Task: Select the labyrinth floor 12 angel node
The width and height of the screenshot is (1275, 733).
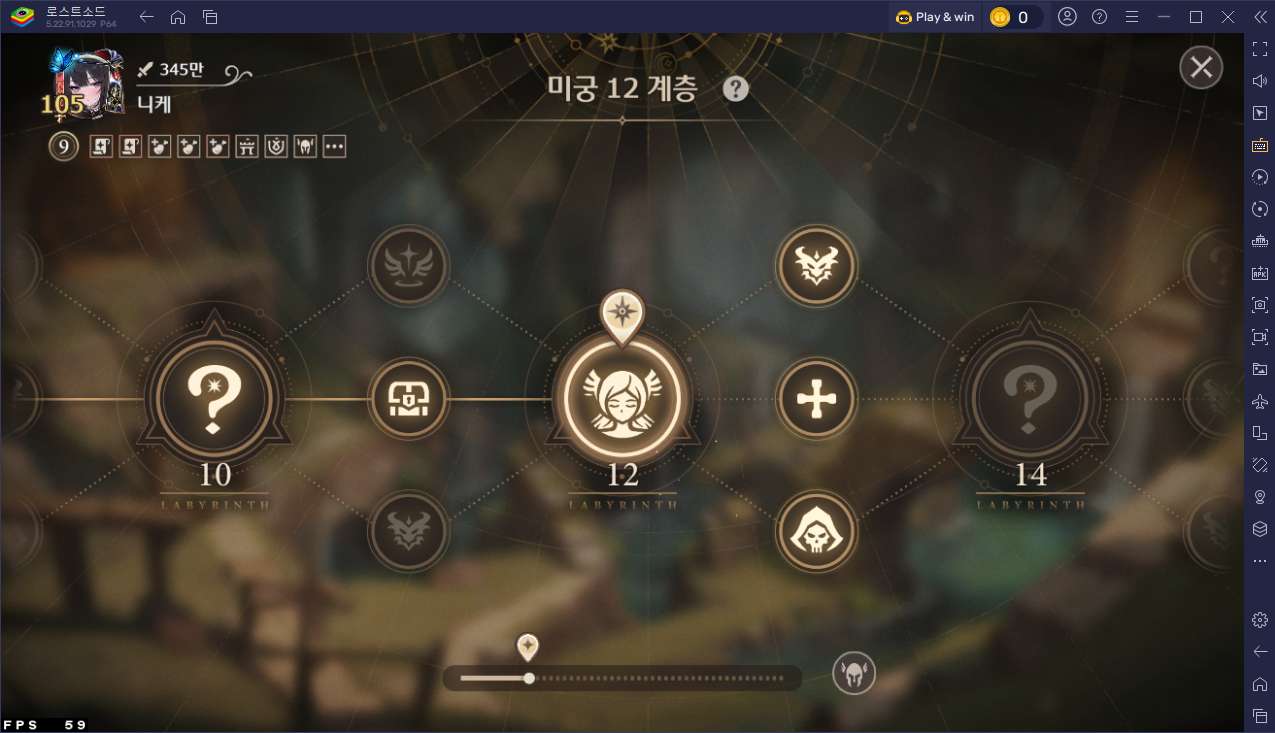Action: click(x=622, y=398)
